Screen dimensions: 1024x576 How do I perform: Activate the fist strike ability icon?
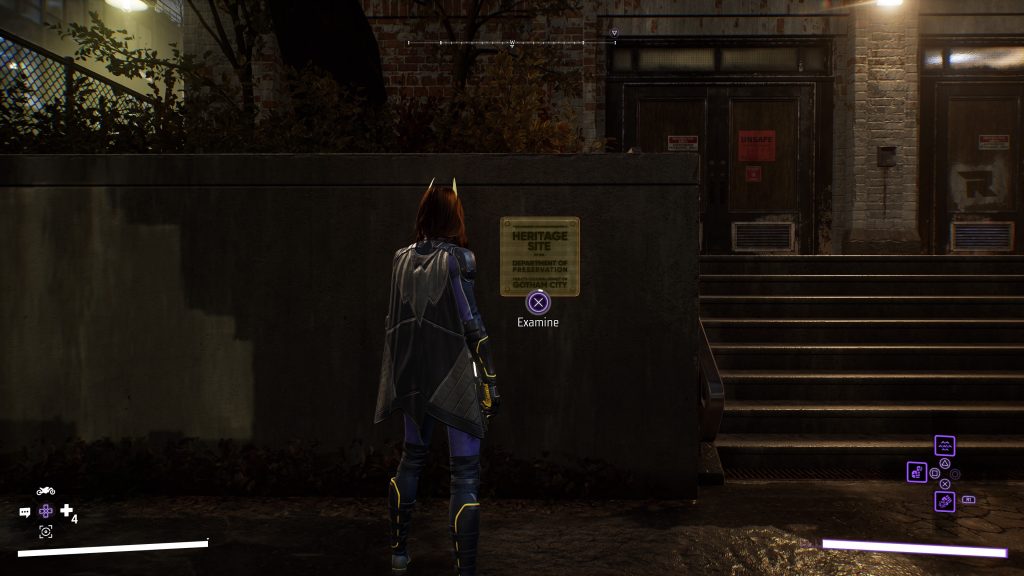click(945, 501)
